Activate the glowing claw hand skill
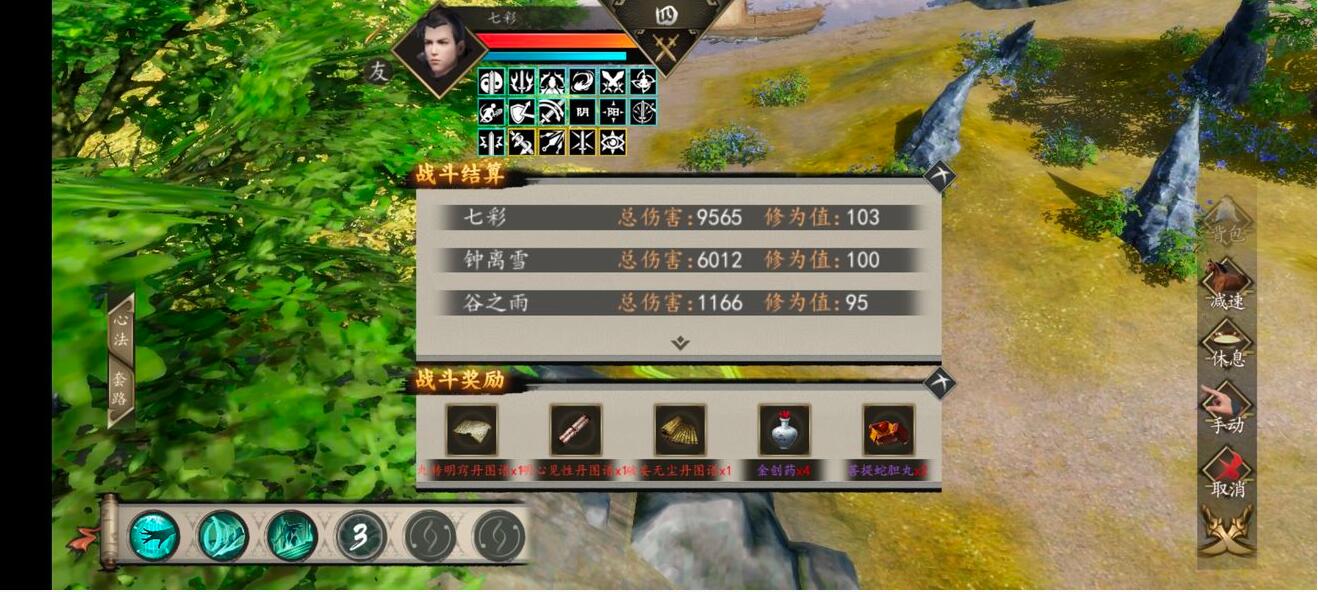Screen dimensions: 1318x592 [x=155, y=536]
